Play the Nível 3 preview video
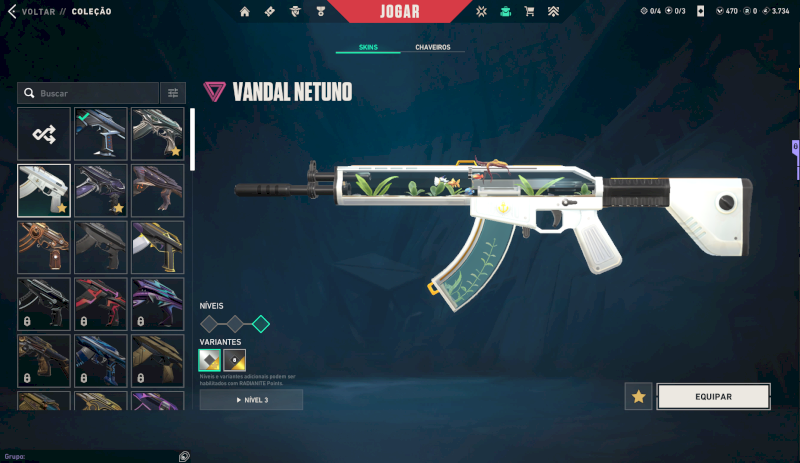 click(251, 400)
